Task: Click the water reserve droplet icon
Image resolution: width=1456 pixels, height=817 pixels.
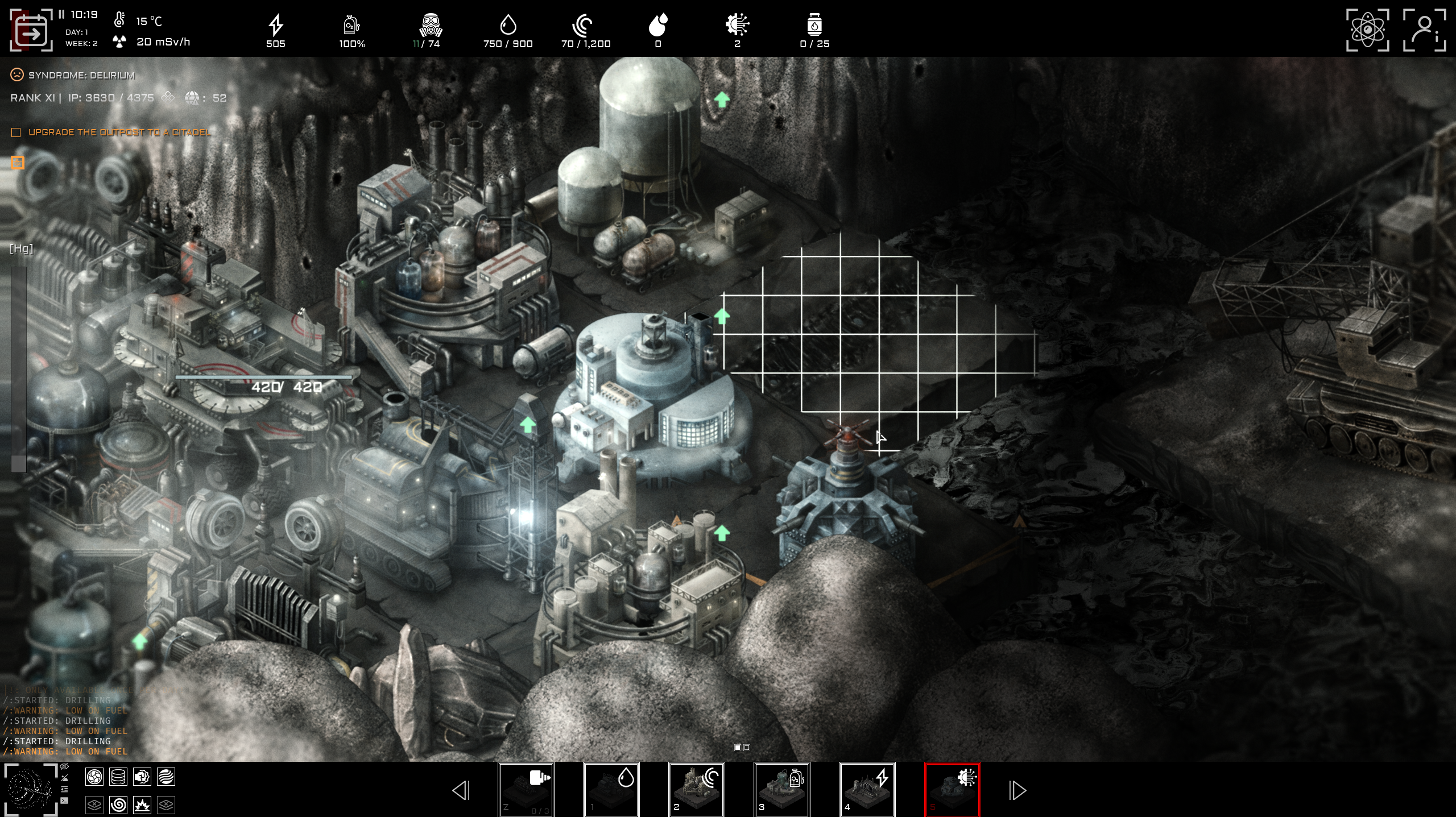Action: pos(508,26)
